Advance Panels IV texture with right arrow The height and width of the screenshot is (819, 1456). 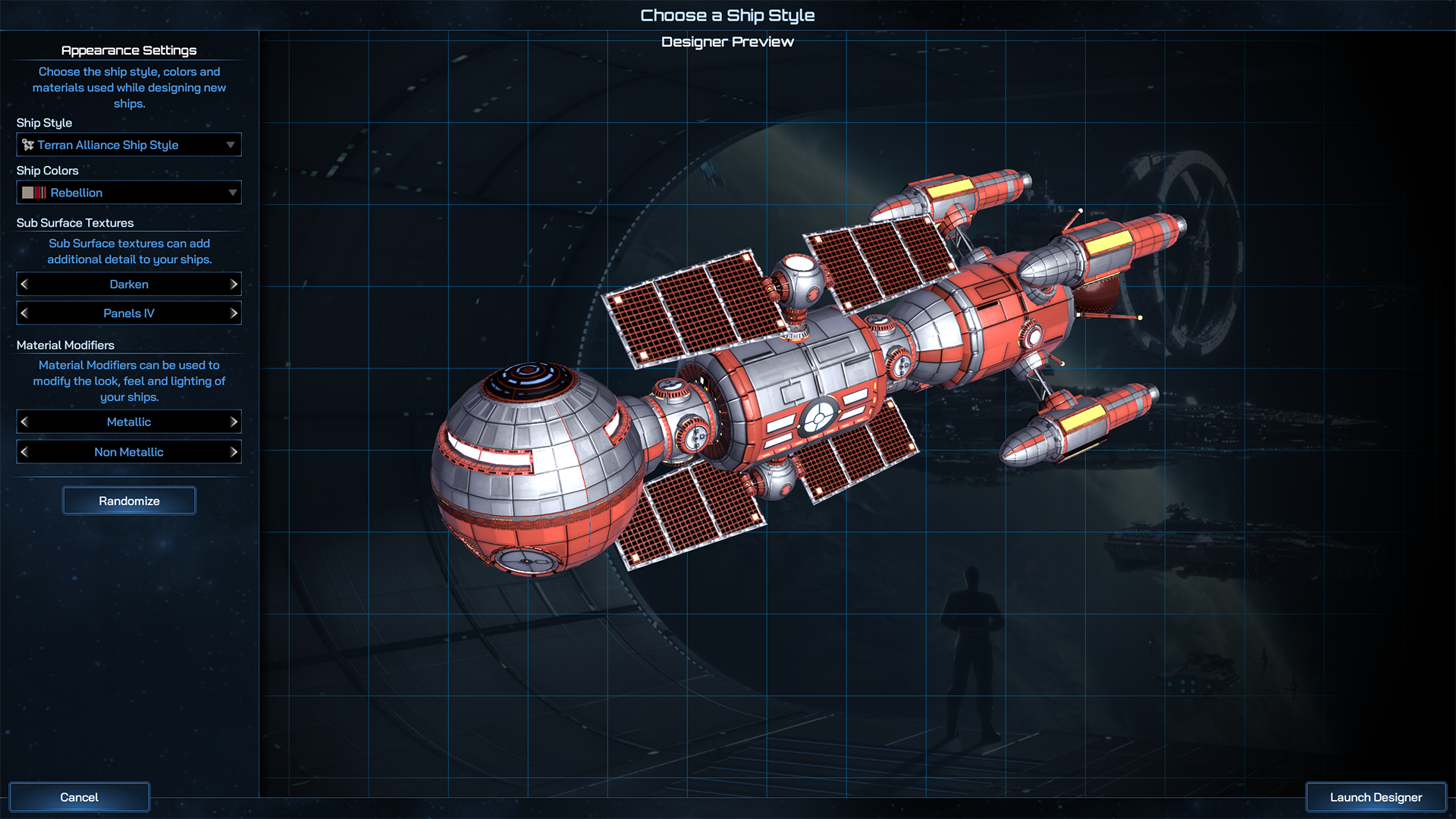(234, 312)
